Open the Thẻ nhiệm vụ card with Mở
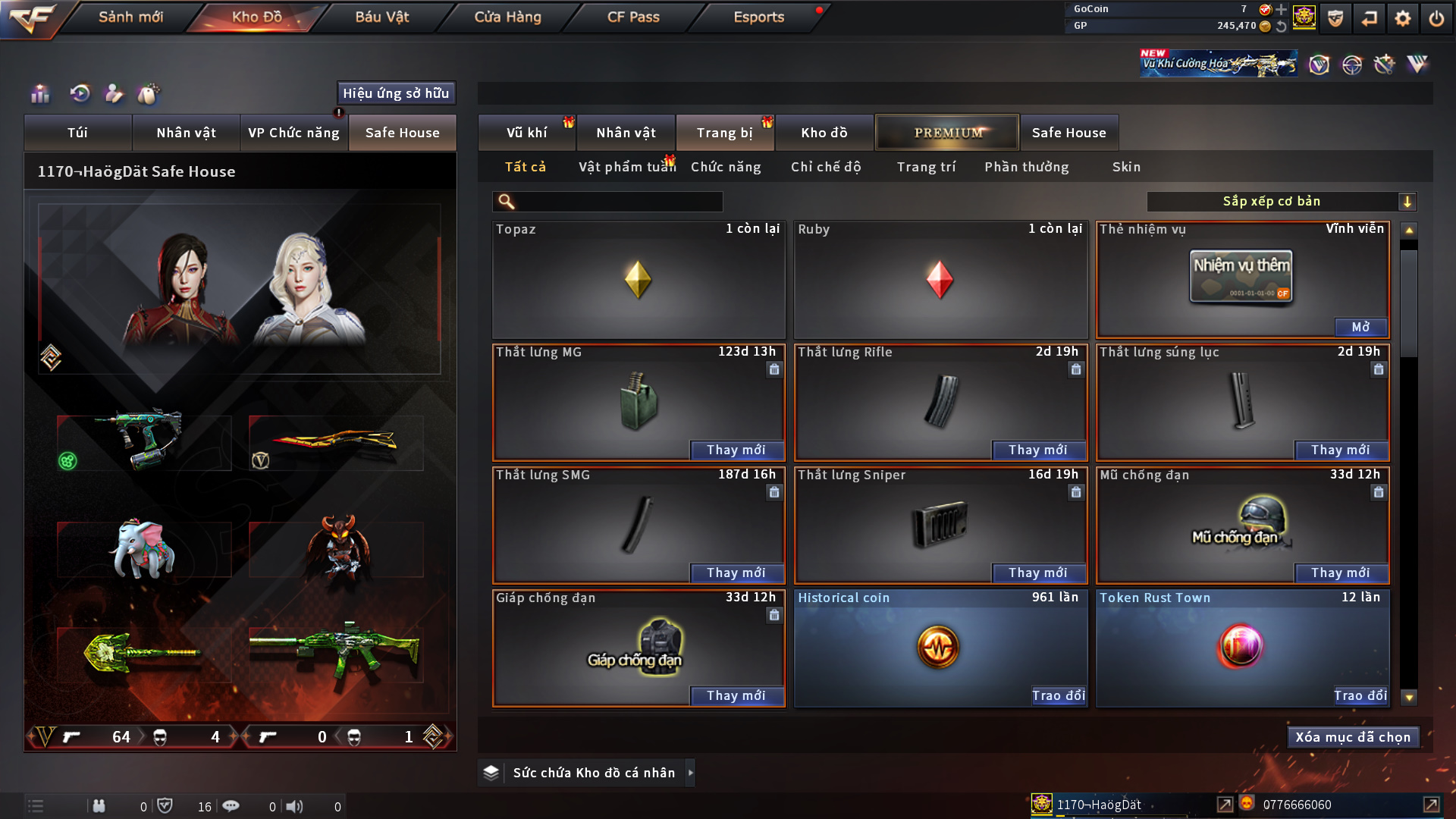The image size is (1456, 819). [x=1360, y=327]
